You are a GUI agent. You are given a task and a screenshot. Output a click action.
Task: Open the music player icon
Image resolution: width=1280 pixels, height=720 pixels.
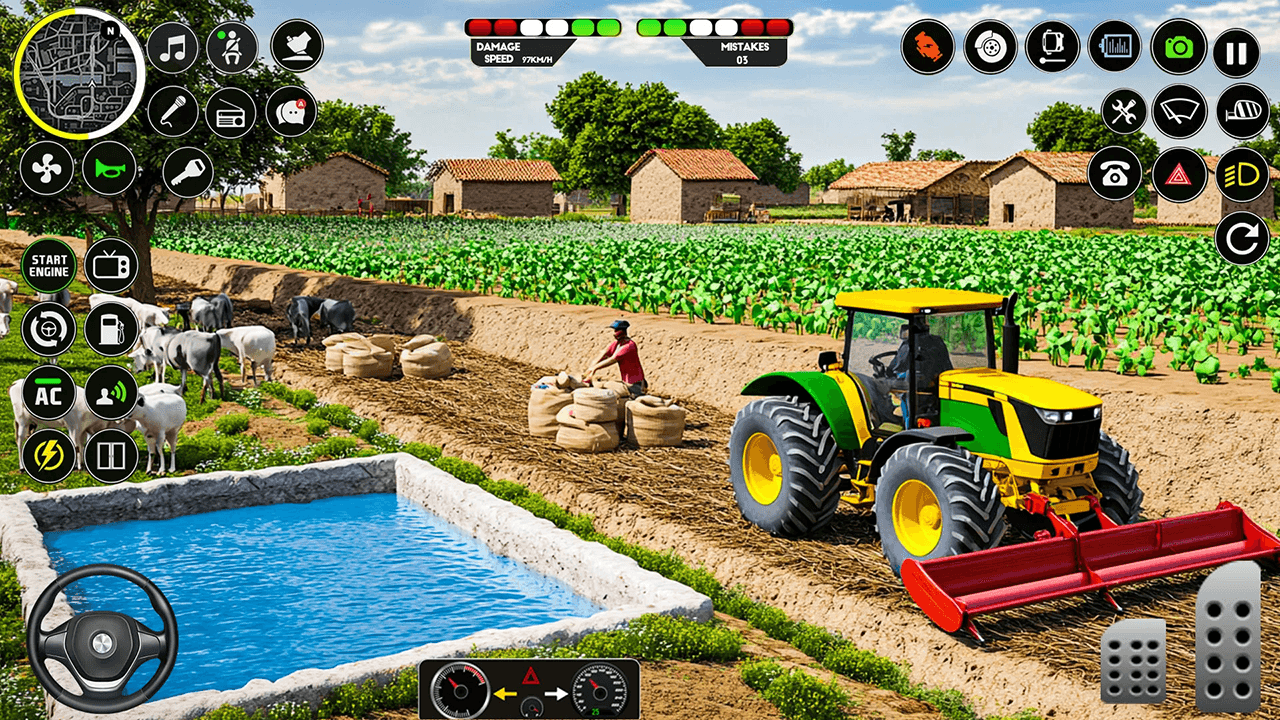[x=171, y=45]
